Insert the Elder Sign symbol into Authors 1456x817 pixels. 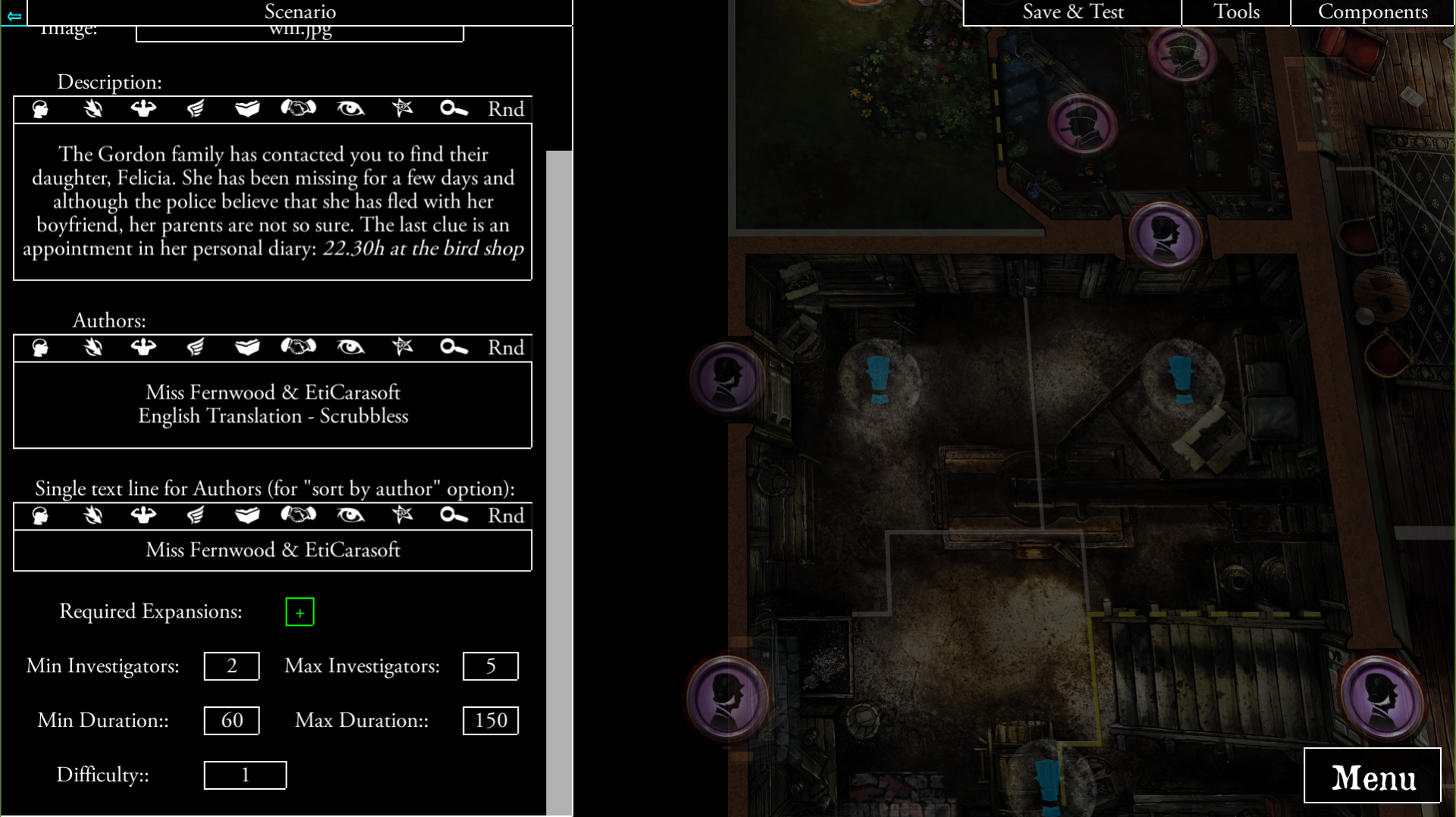click(x=402, y=347)
